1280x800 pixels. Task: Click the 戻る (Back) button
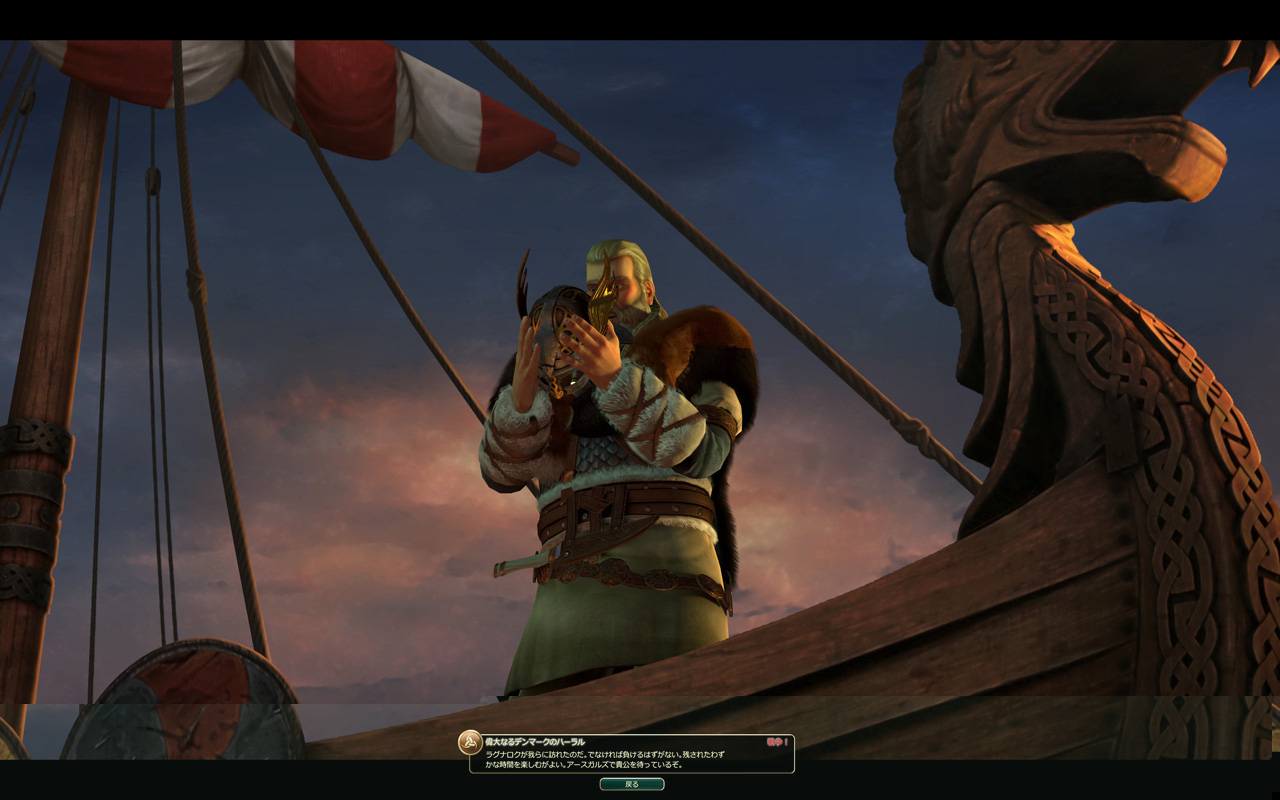[632, 784]
